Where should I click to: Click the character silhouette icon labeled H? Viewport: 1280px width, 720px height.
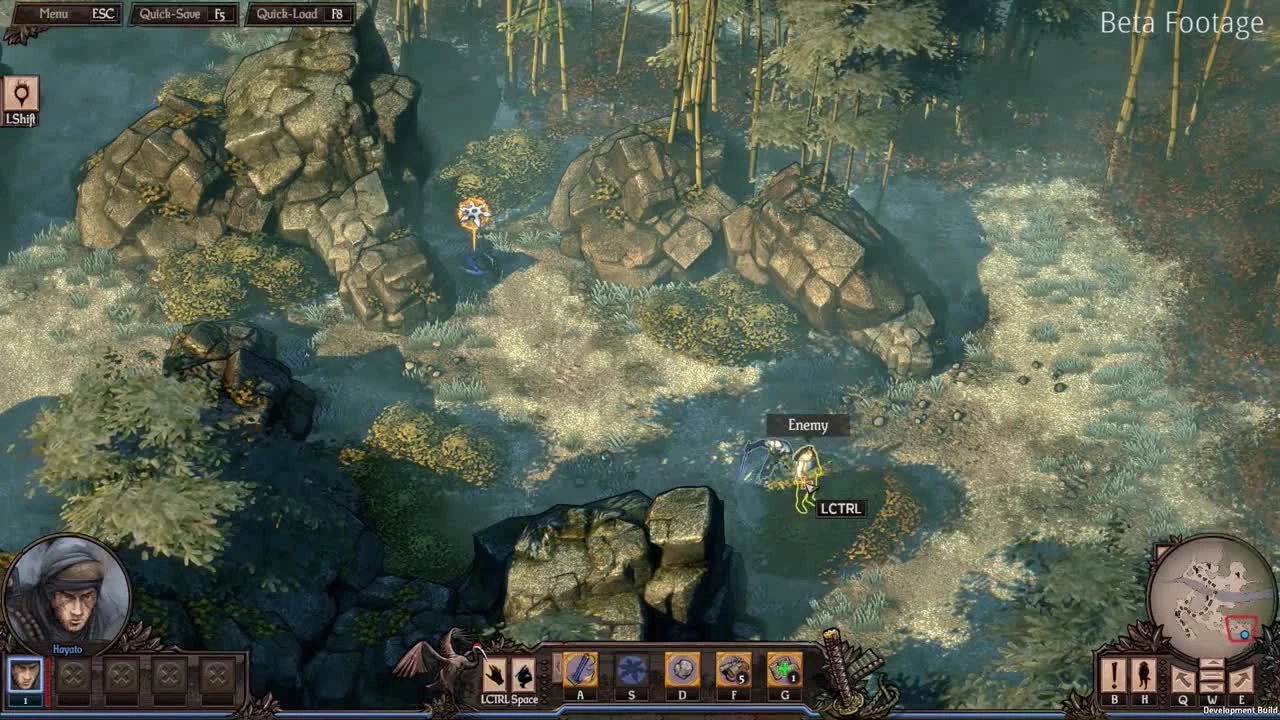click(x=1143, y=673)
